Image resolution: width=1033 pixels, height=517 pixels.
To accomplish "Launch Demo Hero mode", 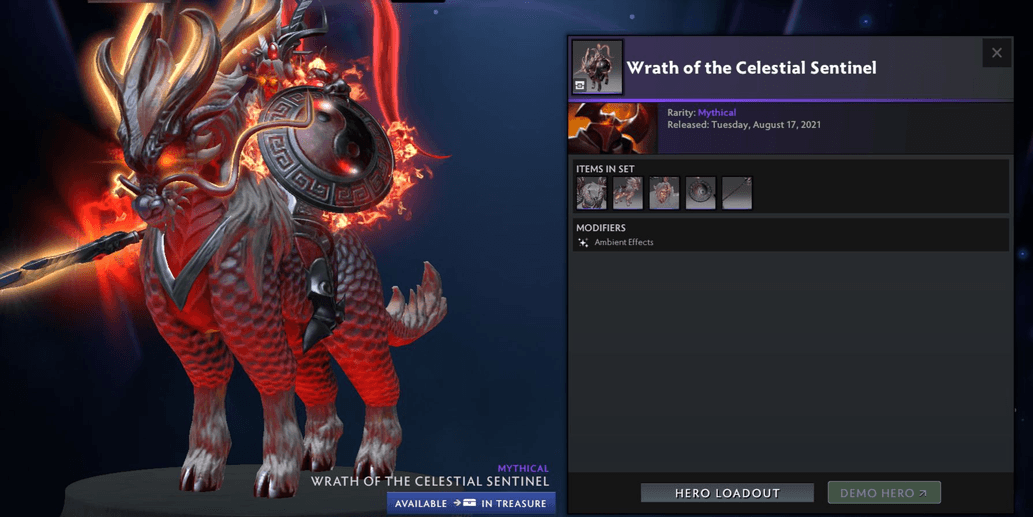I will click(x=884, y=493).
